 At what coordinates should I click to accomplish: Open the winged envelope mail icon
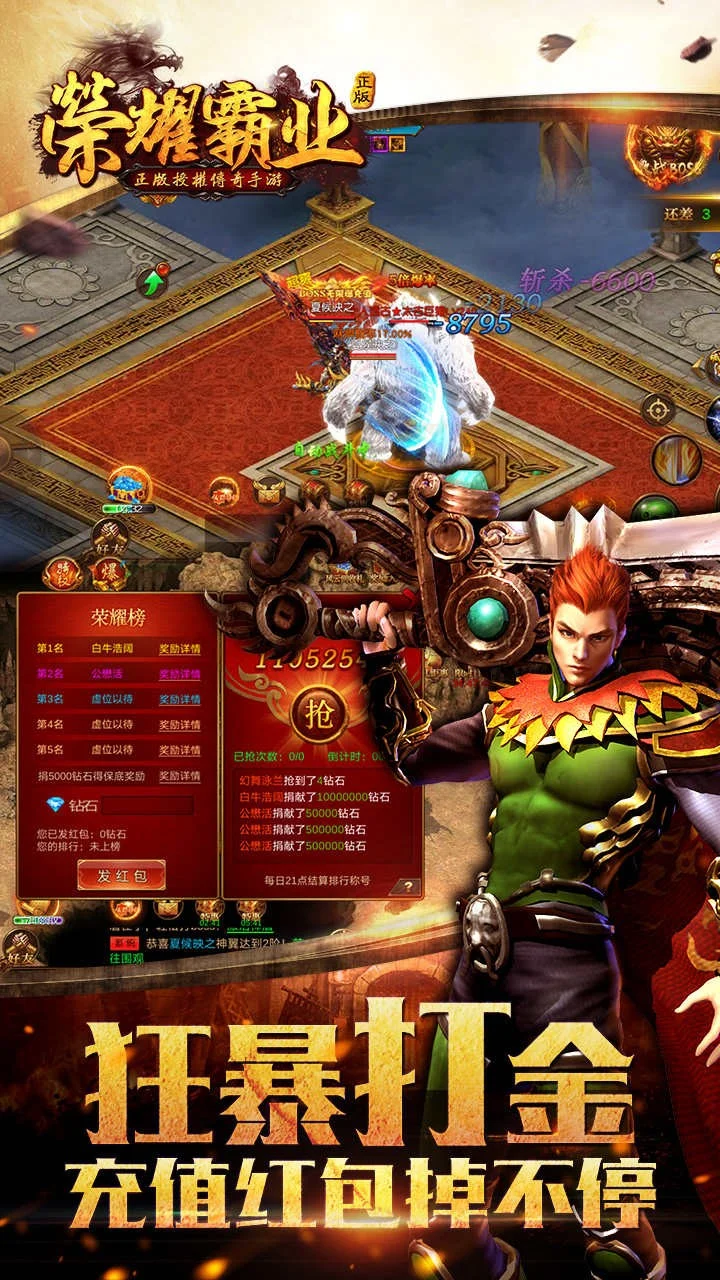tap(268, 490)
